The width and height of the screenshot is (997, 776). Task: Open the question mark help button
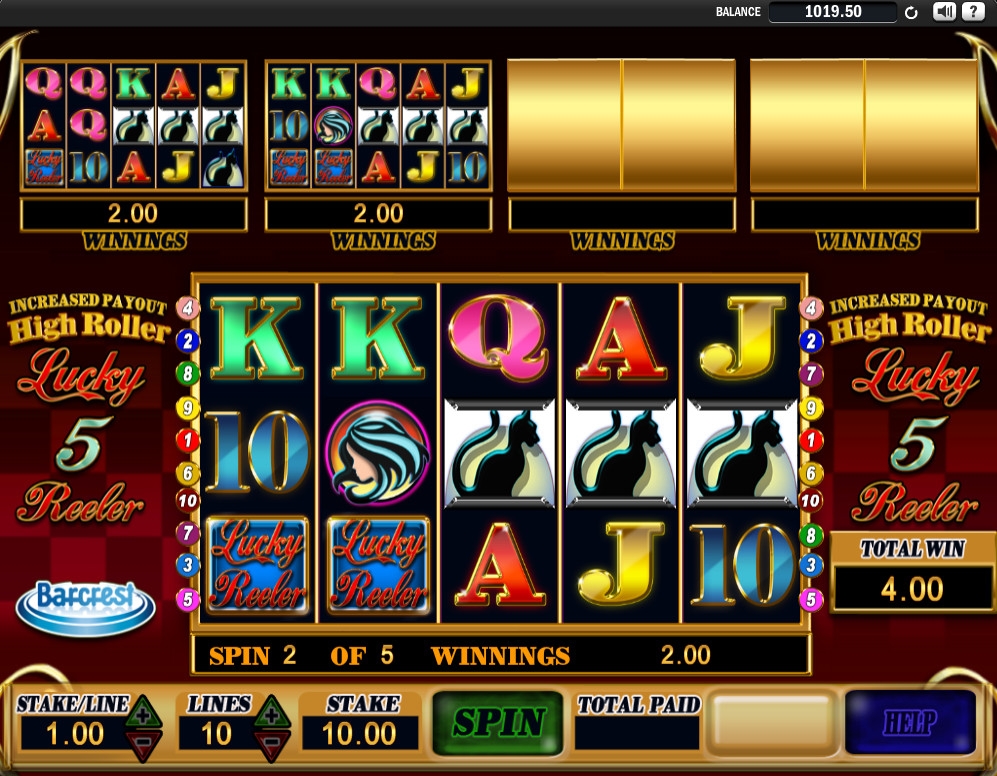click(970, 12)
